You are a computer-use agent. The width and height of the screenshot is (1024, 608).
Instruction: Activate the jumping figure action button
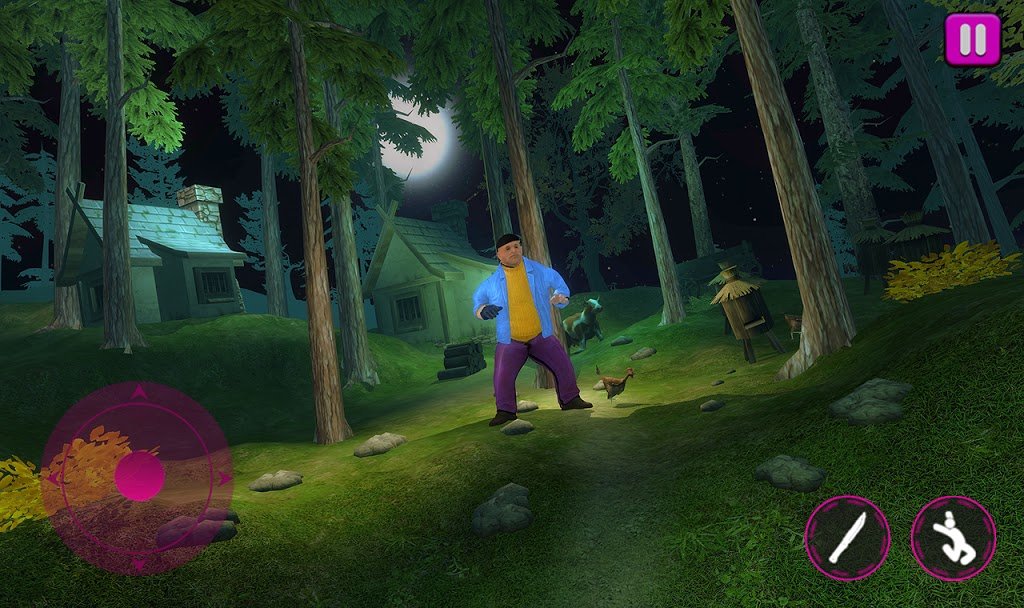click(953, 537)
